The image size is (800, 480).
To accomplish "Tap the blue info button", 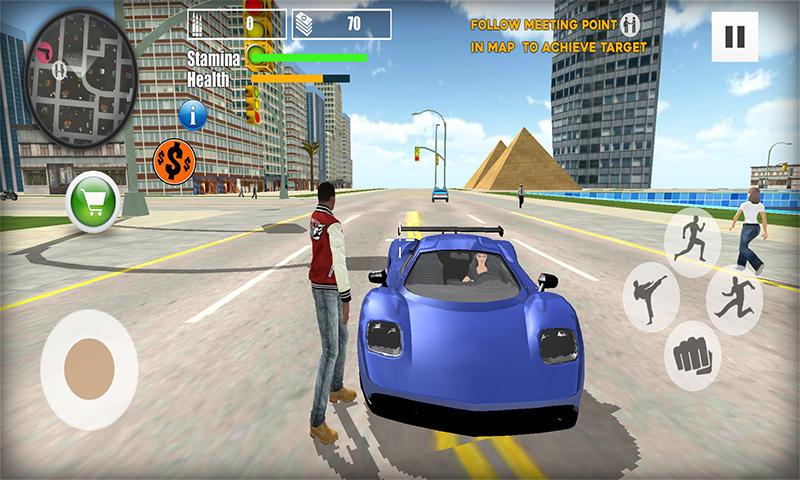I will 192,114.
